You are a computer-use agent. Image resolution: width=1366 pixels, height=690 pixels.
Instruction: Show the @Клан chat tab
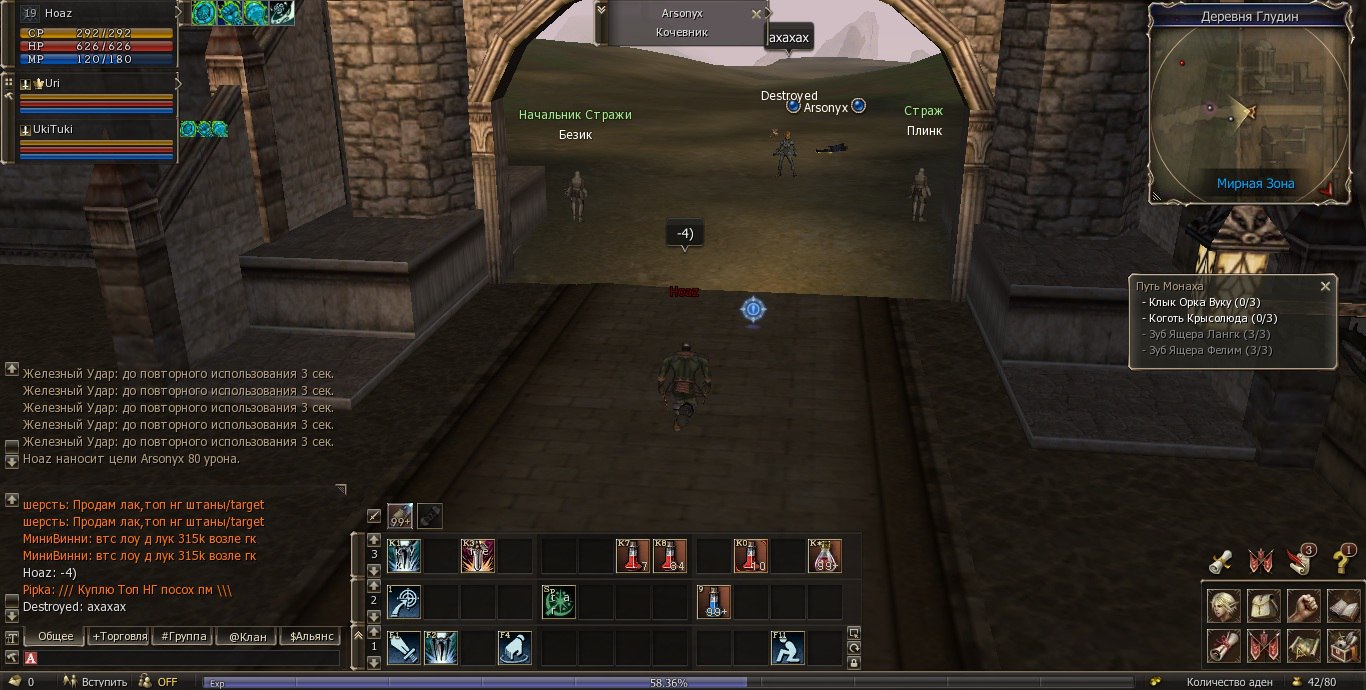pyautogui.click(x=247, y=636)
